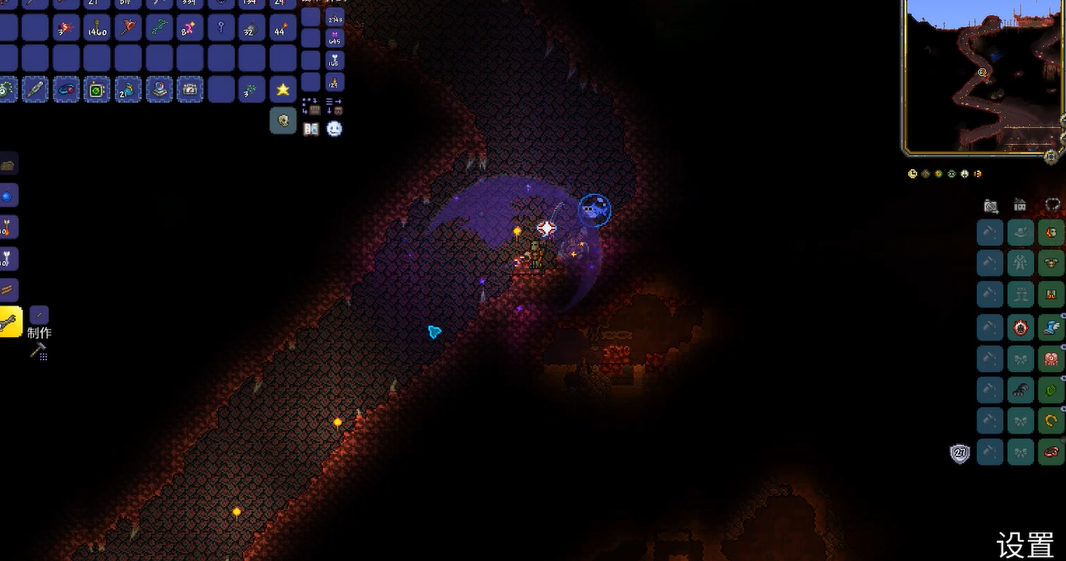This screenshot has height=561, width=1066.
Task: Open the 设置 settings menu
Action: (x=1025, y=545)
